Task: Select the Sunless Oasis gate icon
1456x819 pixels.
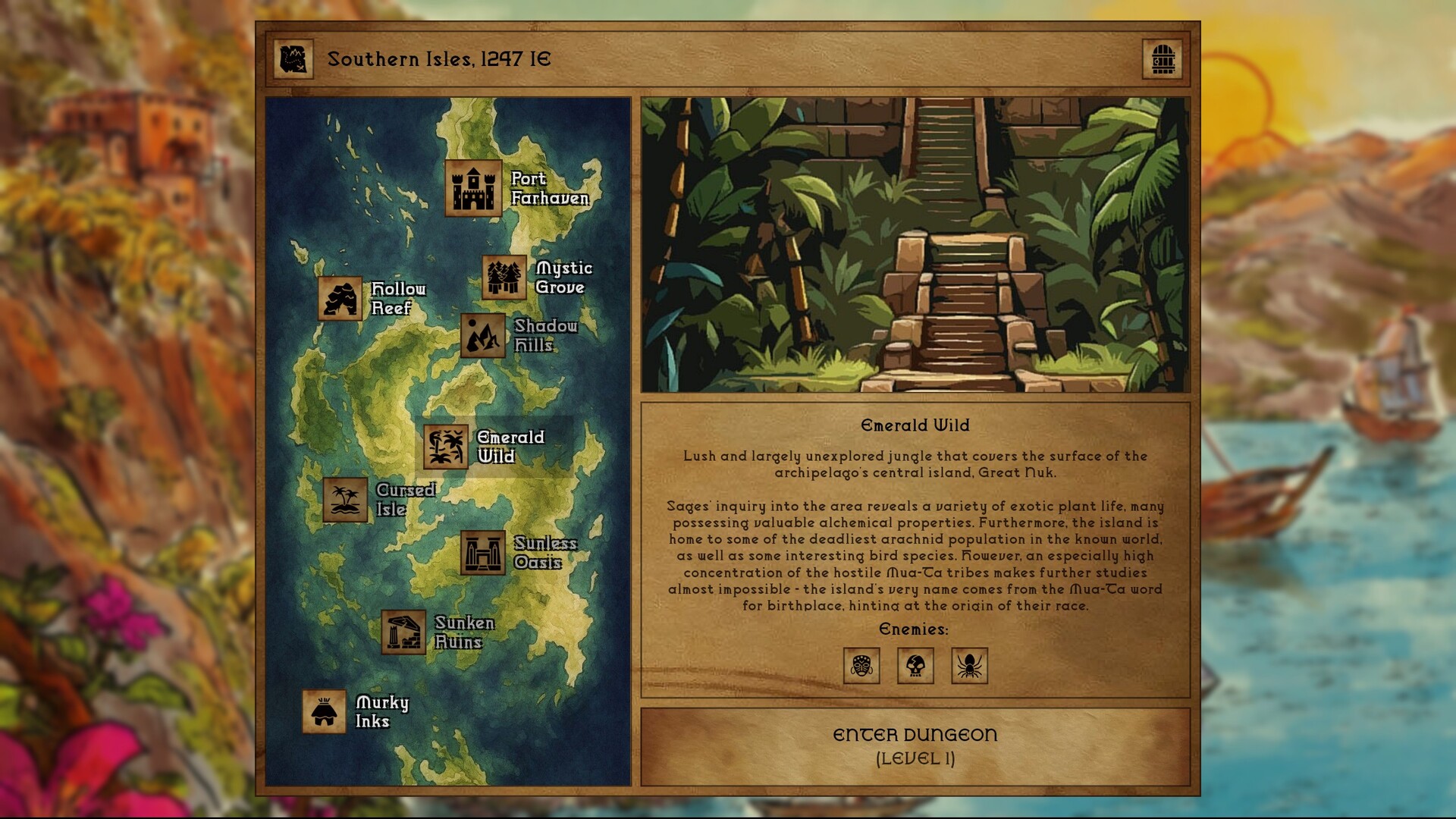Action: tap(484, 552)
